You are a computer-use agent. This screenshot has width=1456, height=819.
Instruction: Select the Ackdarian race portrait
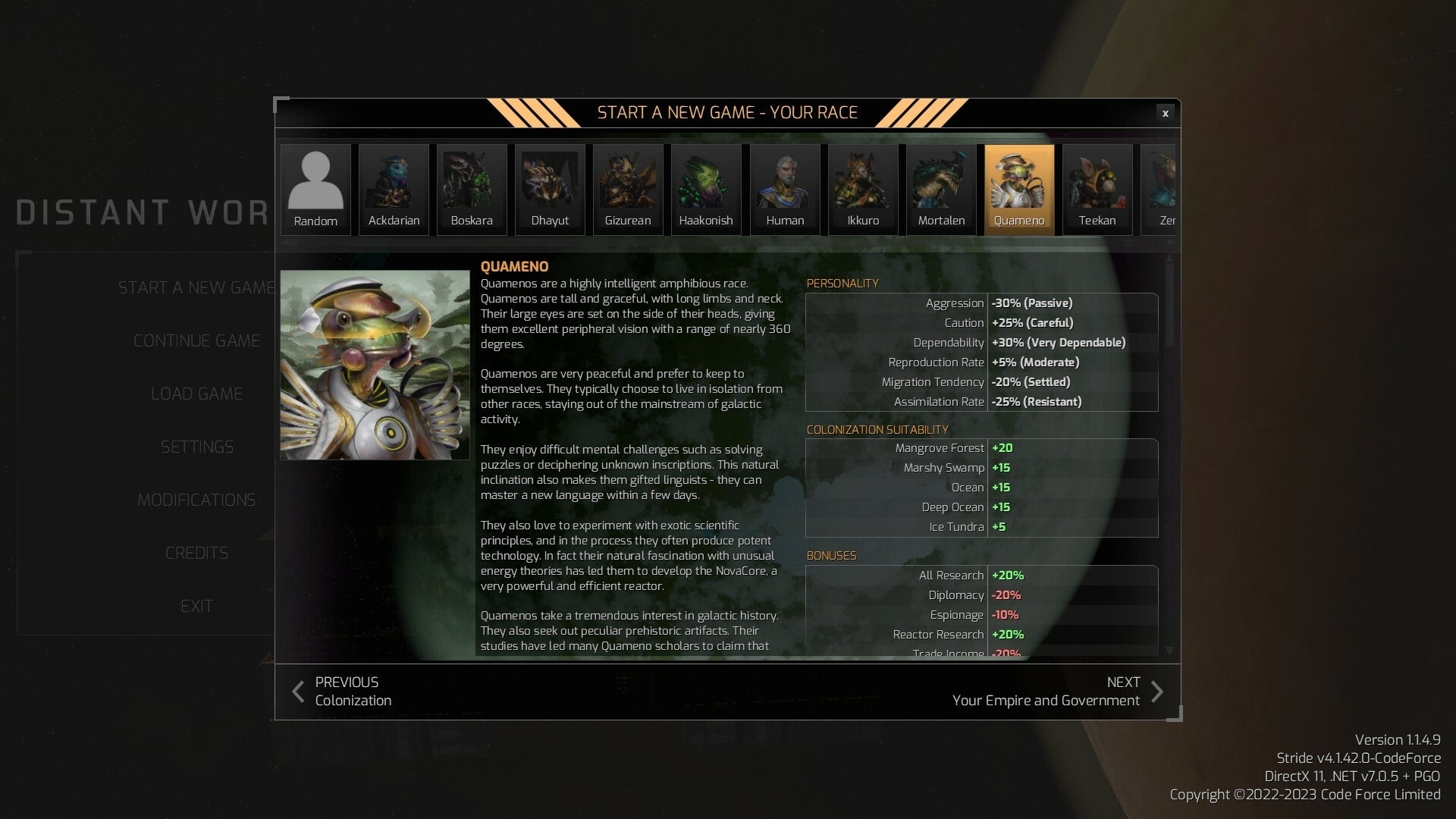pos(394,186)
